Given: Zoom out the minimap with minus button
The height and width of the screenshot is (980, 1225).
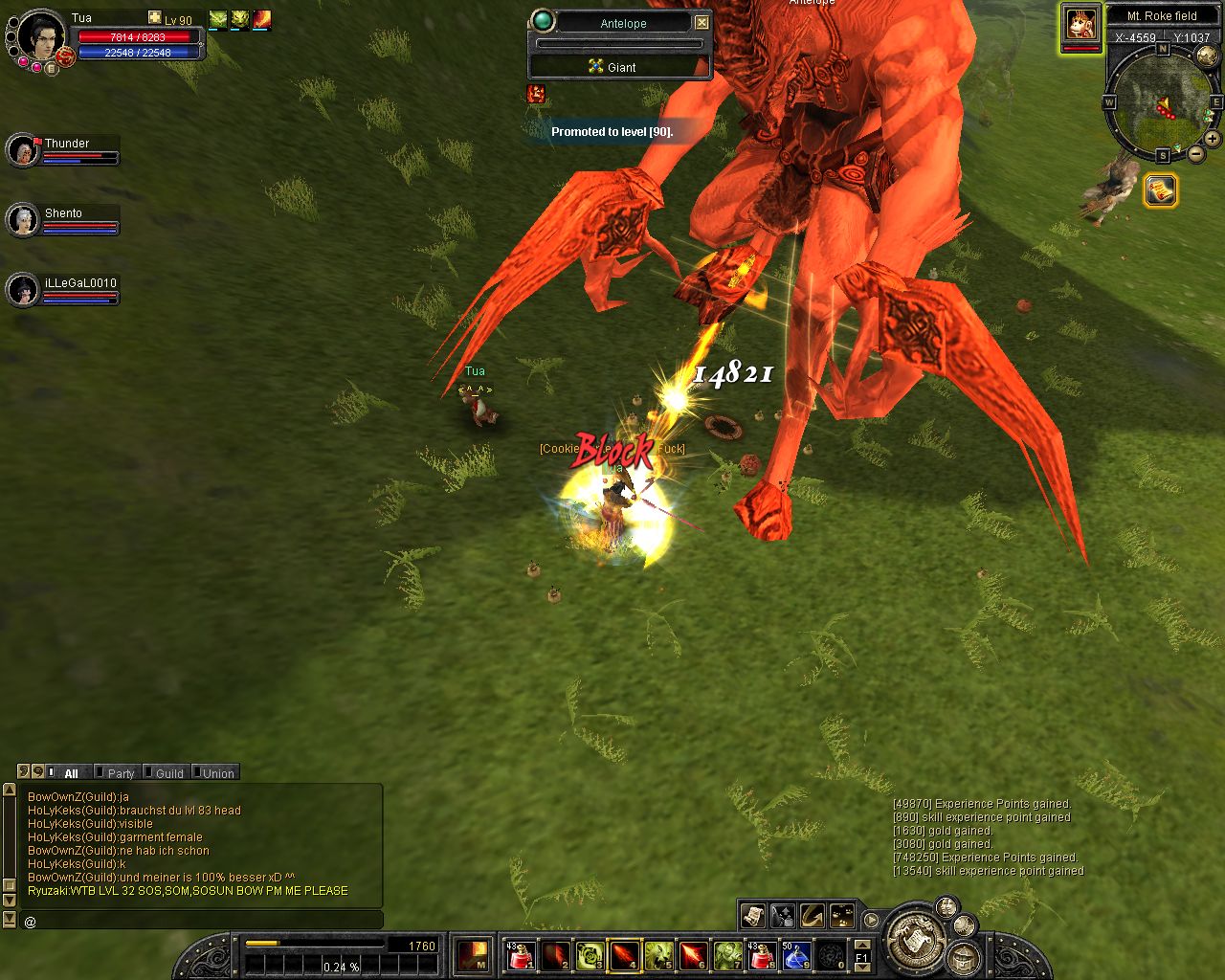Looking at the screenshot, I should pyautogui.click(x=1196, y=153).
